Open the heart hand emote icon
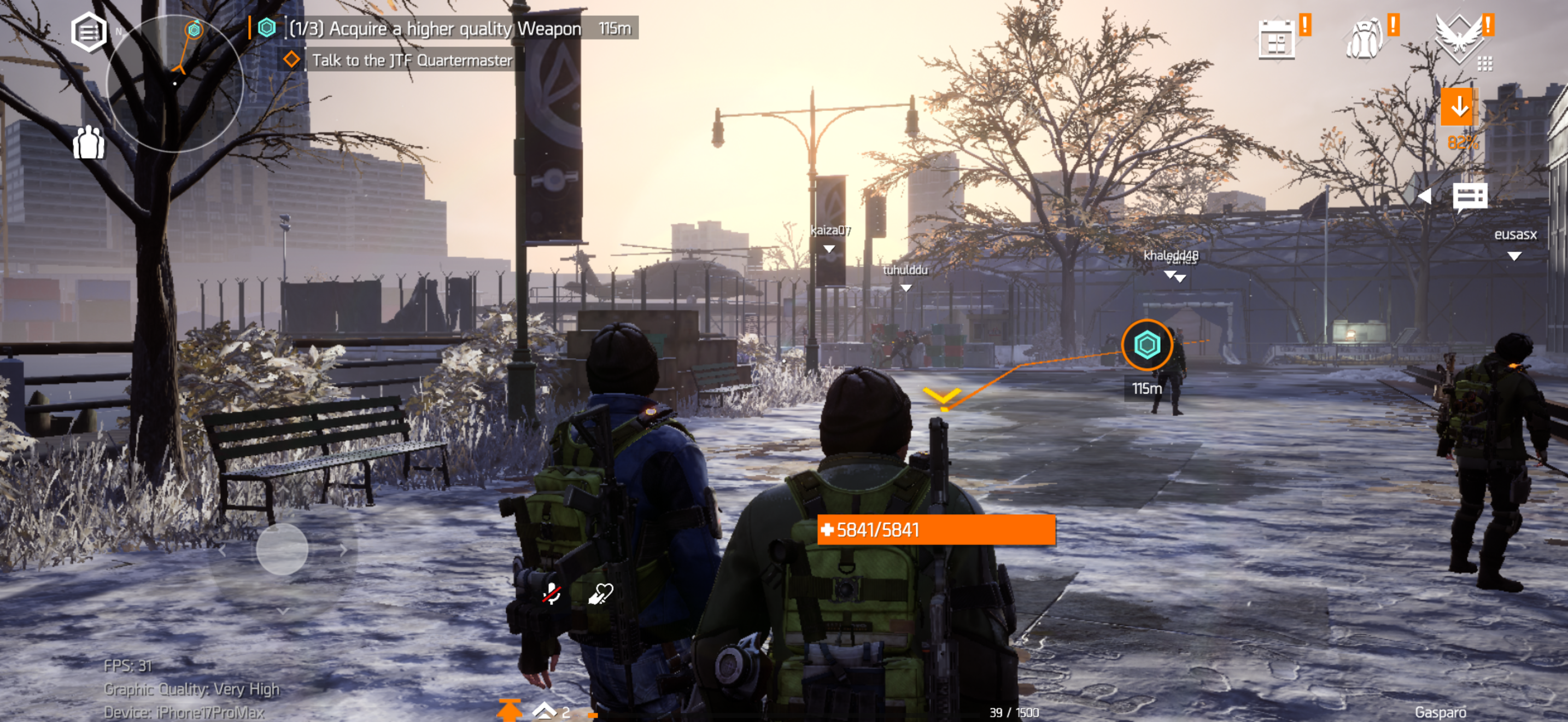Image resolution: width=1568 pixels, height=722 pixels. click(601, 593)
